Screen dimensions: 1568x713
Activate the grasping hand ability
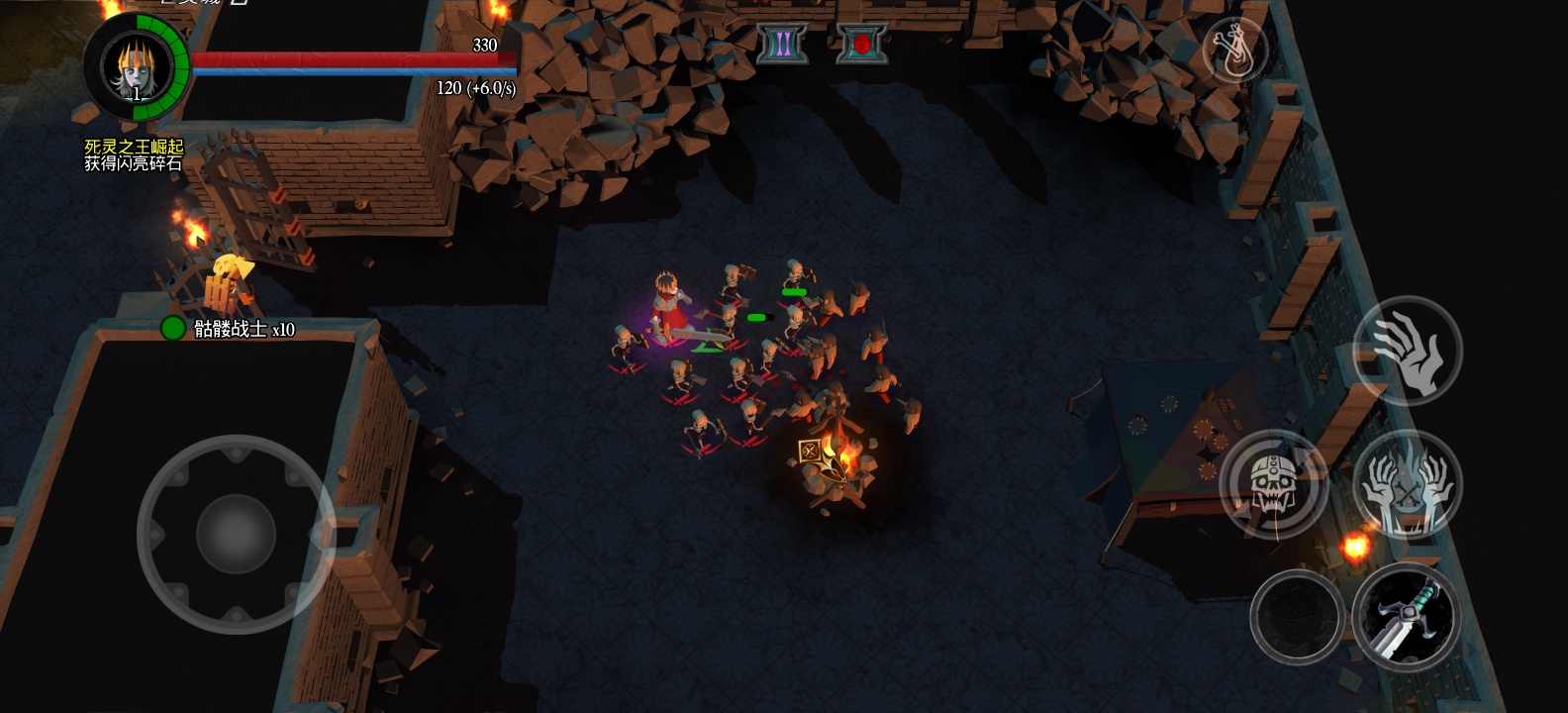click(1407, 351)
